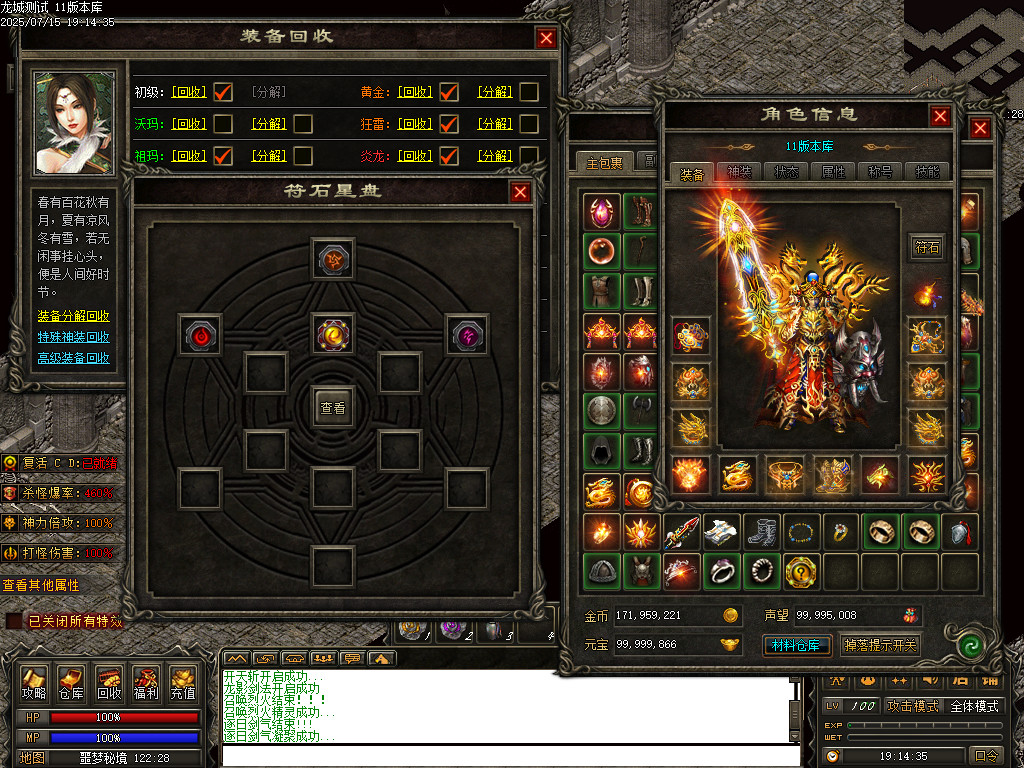Screen dimensions: 1024x768
Task: Select the 主包裹 main bag tab
Action: pyautogui.click(x=604, y=162)
